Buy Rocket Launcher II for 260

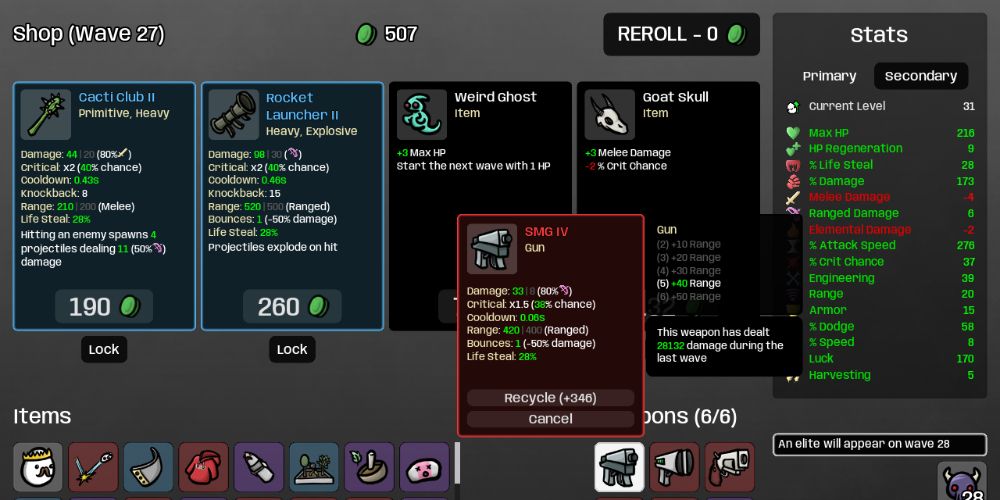(291, 307)
